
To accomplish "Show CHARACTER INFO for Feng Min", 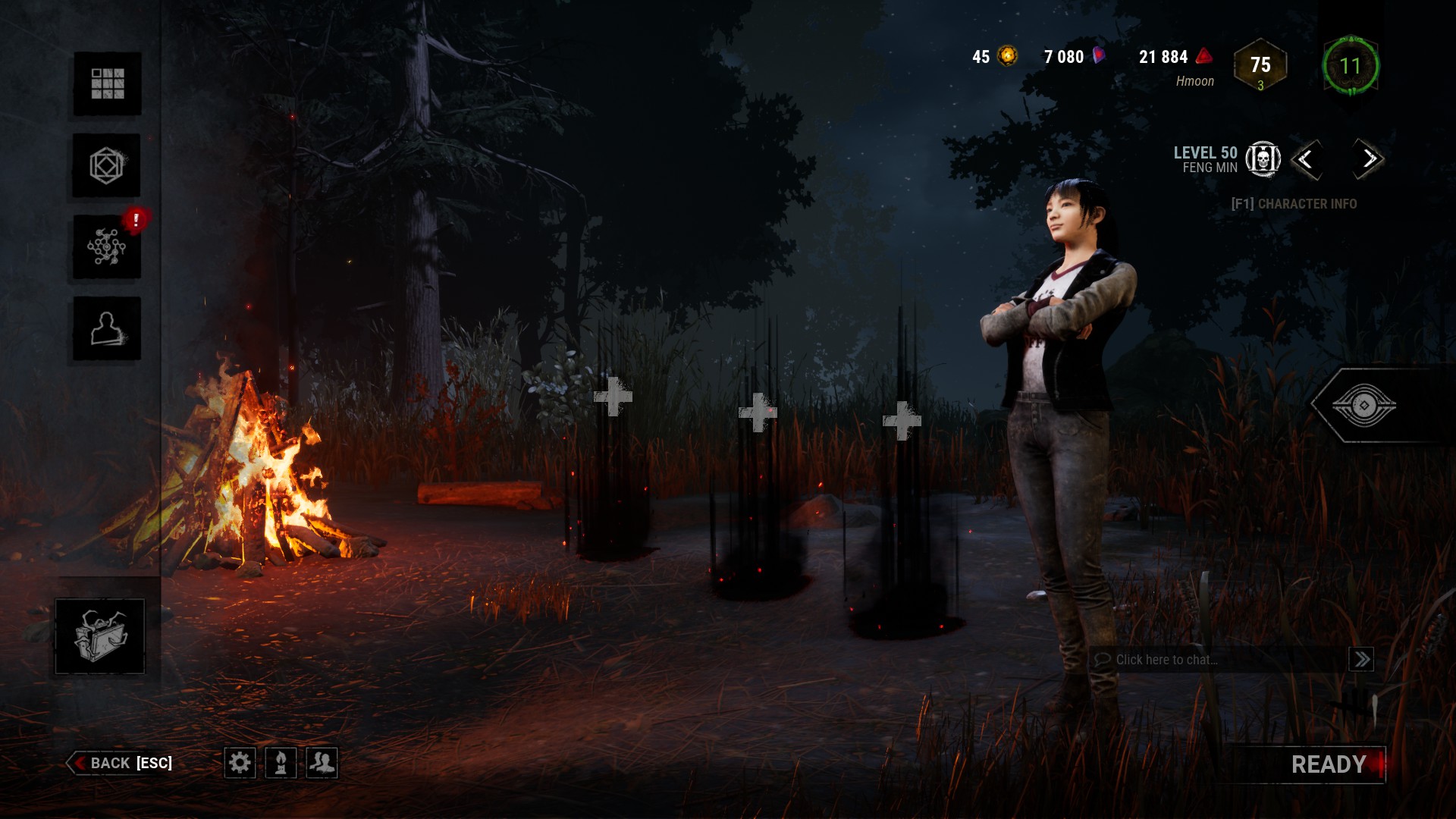I will (1294, 204).
